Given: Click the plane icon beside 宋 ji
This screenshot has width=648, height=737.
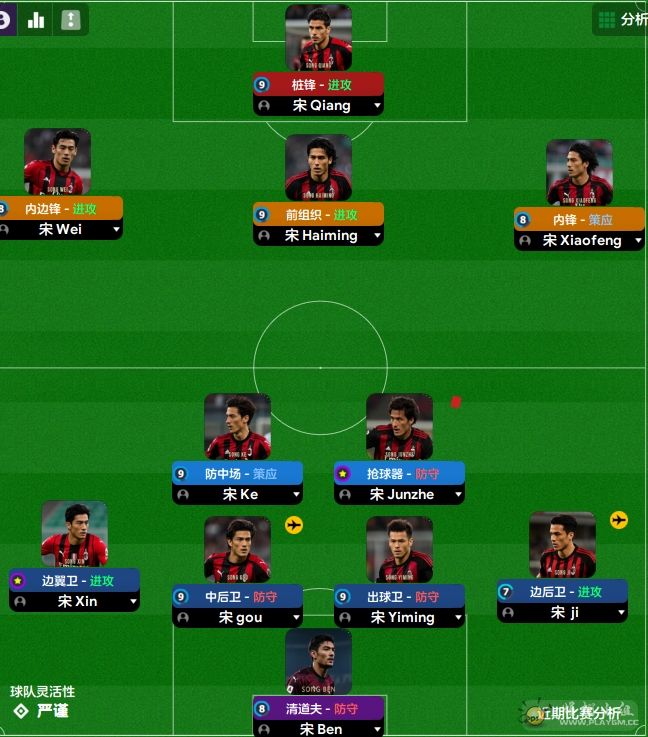Looking at the screenshot, I should click(619, 520).
